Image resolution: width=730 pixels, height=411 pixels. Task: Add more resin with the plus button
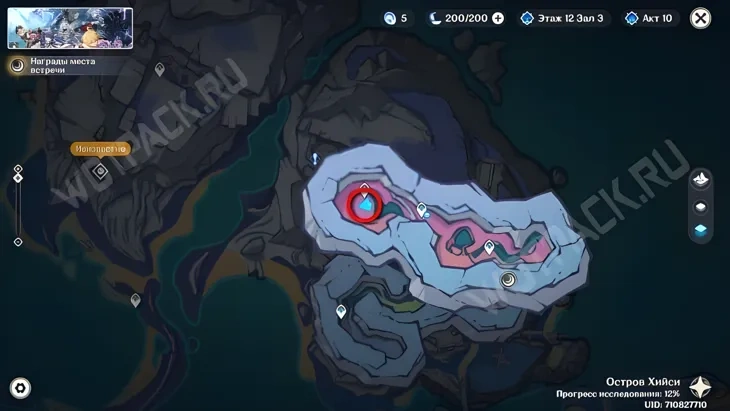click(x=498, y=18)
